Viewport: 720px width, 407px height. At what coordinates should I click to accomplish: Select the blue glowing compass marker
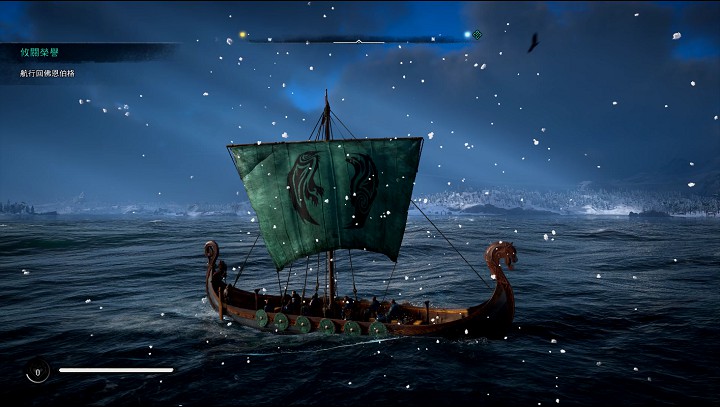click(x=467, y=34)
